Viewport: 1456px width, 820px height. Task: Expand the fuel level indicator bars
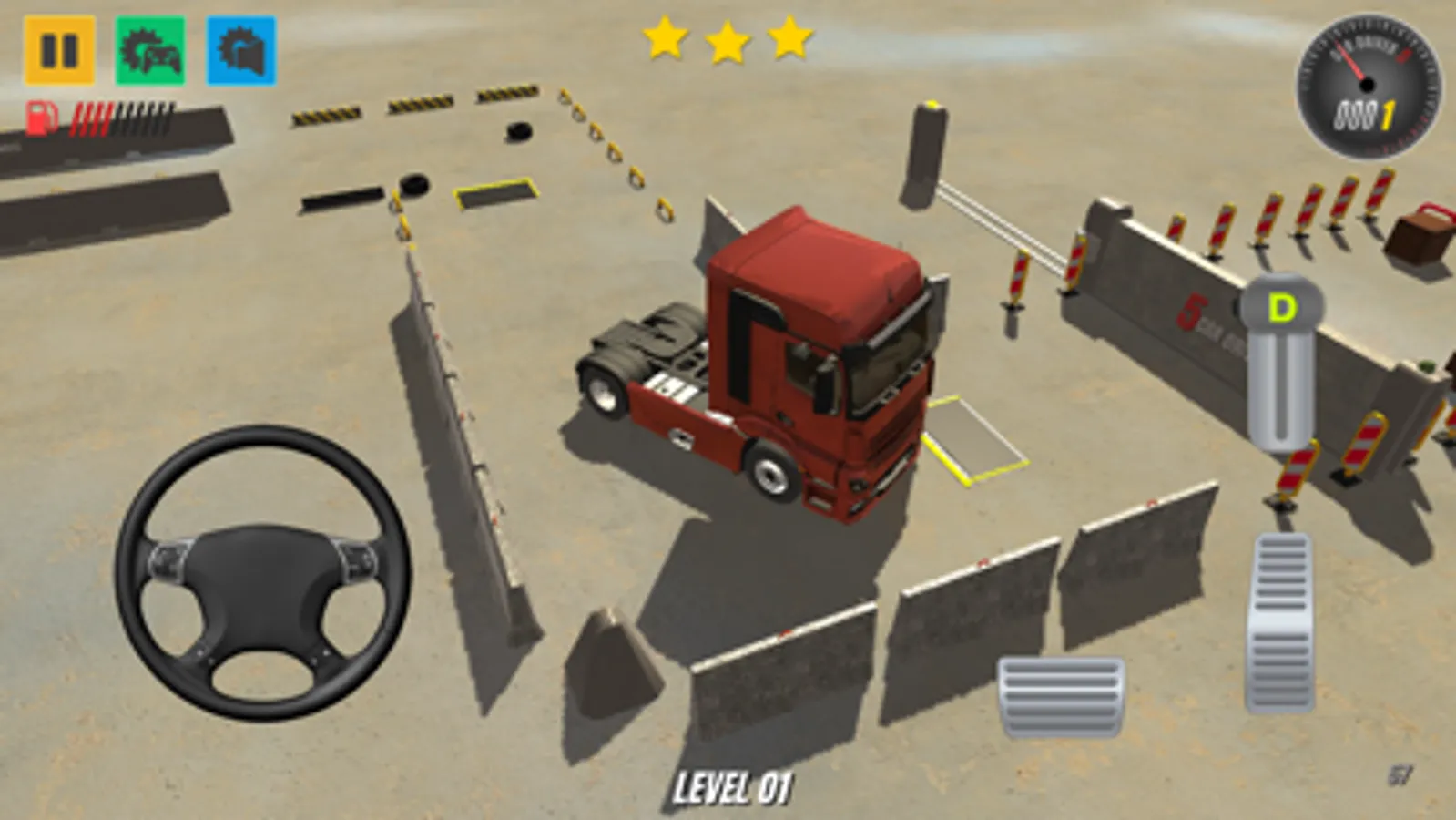[123, 116]
